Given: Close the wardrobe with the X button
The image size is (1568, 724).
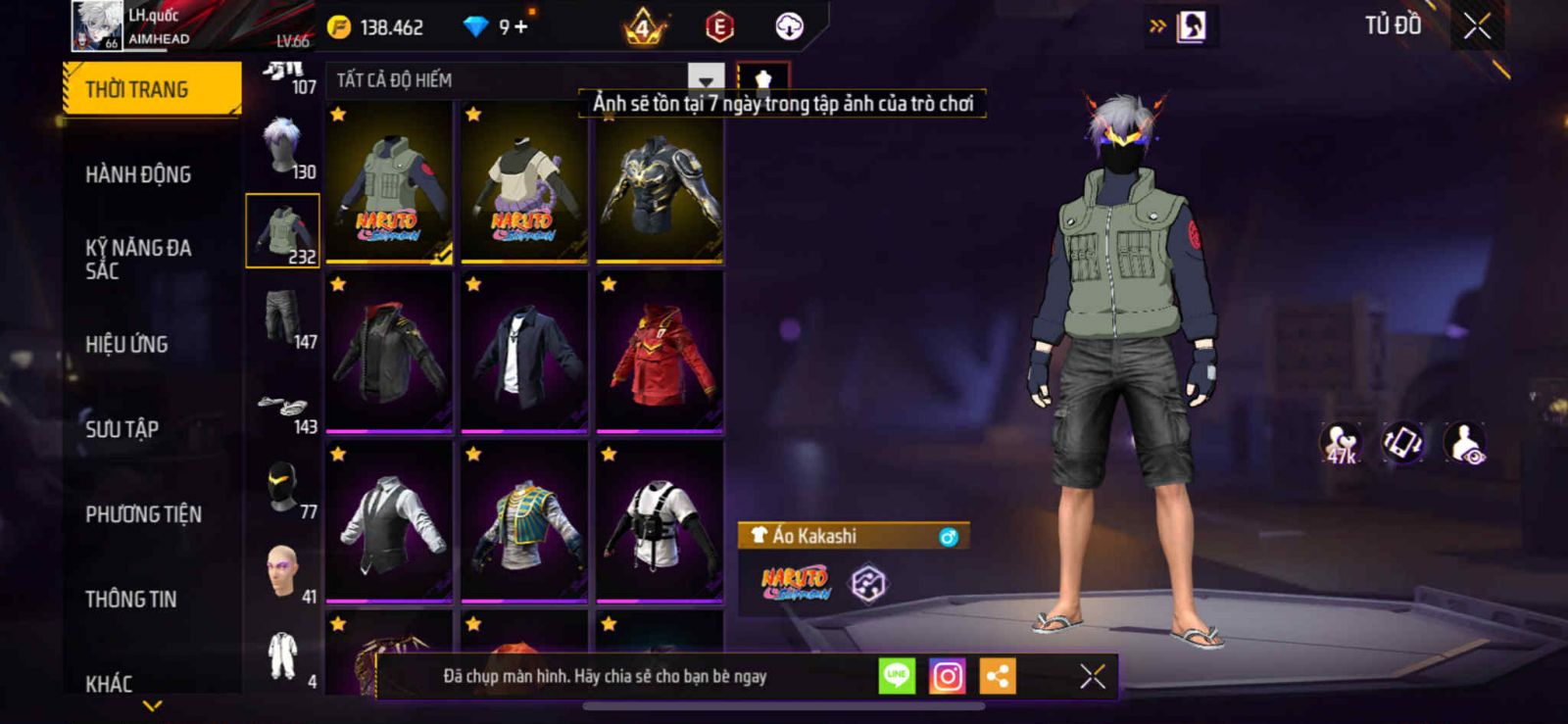Looking at the screenshot, I should 1477,26.
